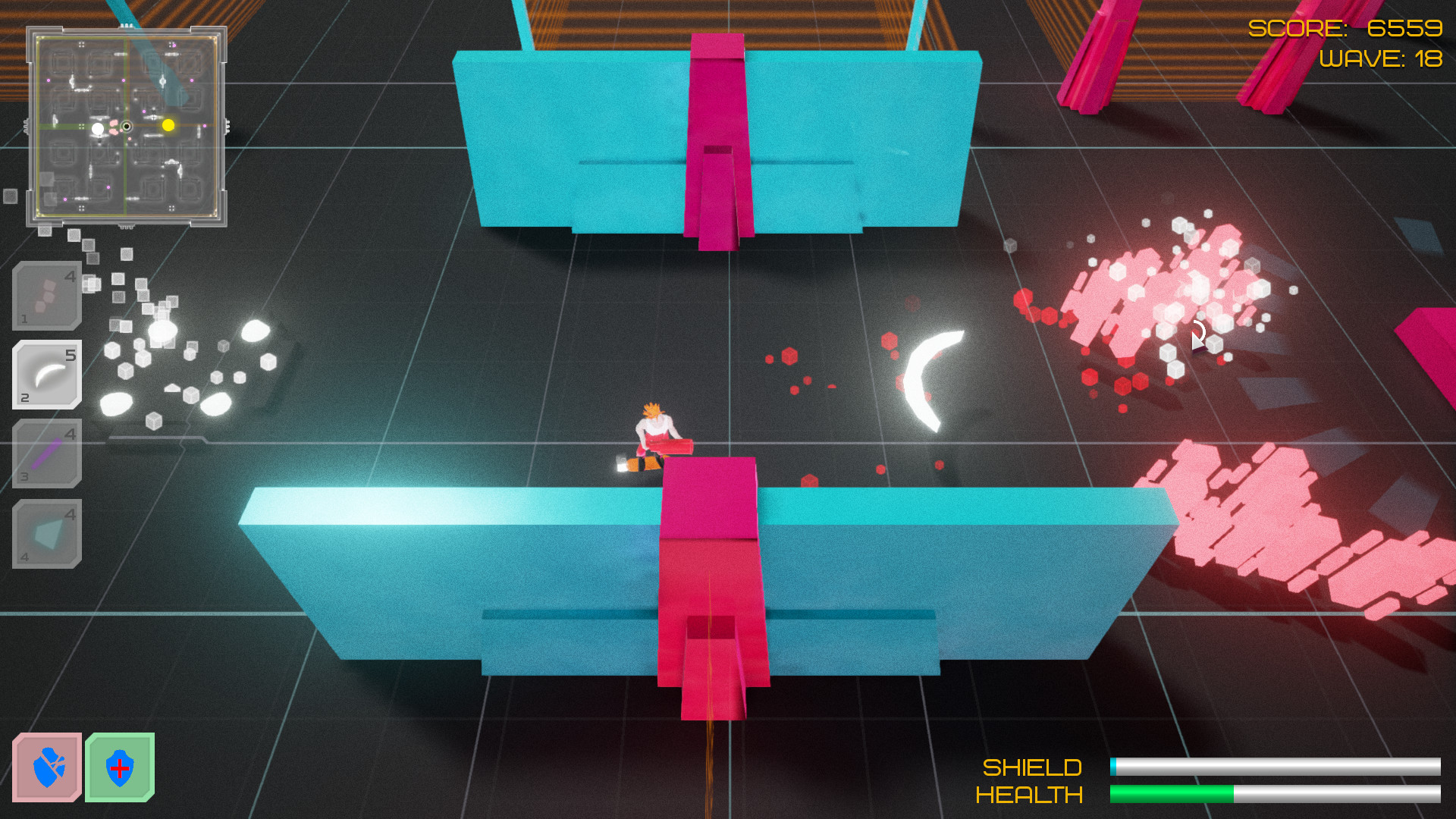The height and width of the screenshot is (819, 1456).
Task: Click the SCORE readout showing 6559
Action: [1346, 29]
